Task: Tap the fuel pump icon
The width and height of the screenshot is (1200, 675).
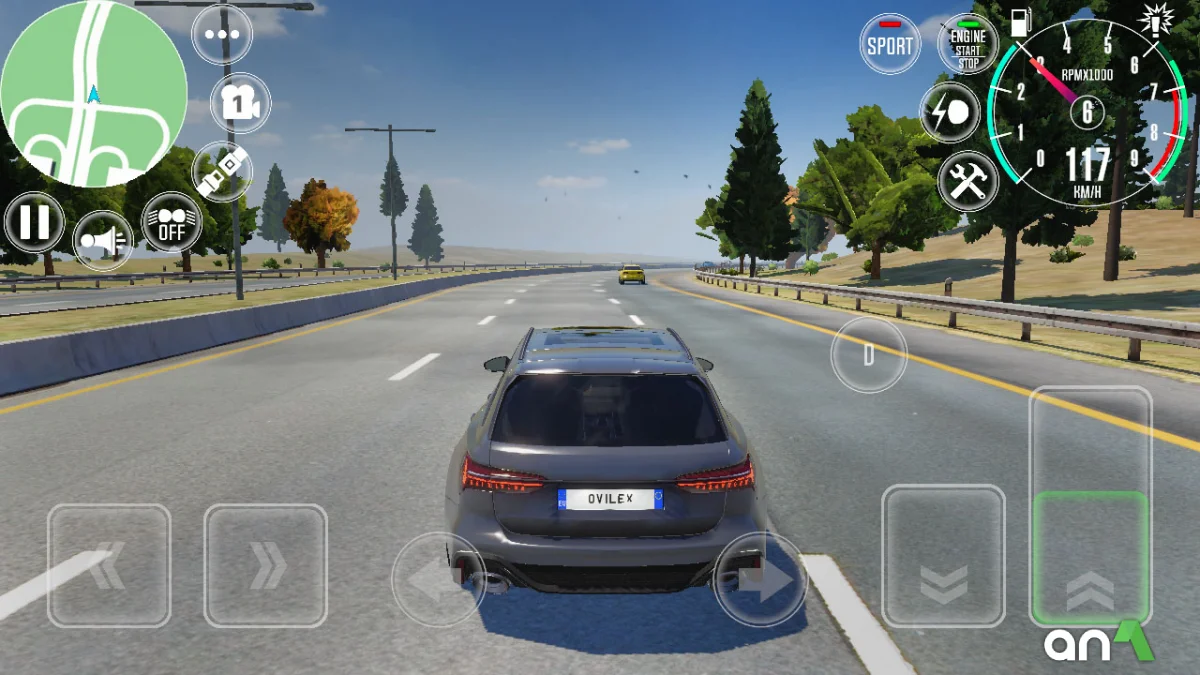Action: coord(1020,24)
